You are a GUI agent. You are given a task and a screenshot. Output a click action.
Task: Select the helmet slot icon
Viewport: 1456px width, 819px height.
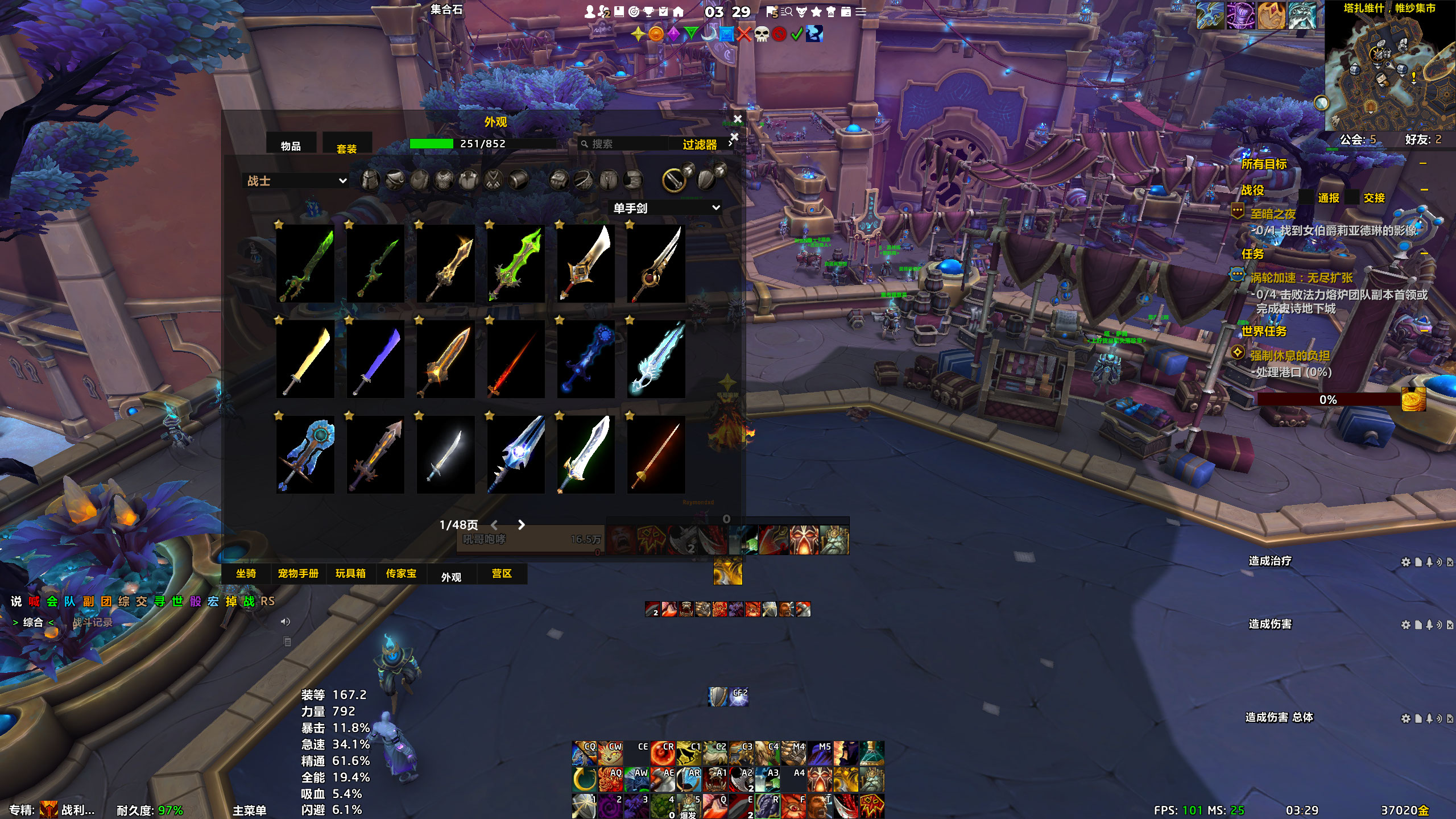(x=370, y=180)
